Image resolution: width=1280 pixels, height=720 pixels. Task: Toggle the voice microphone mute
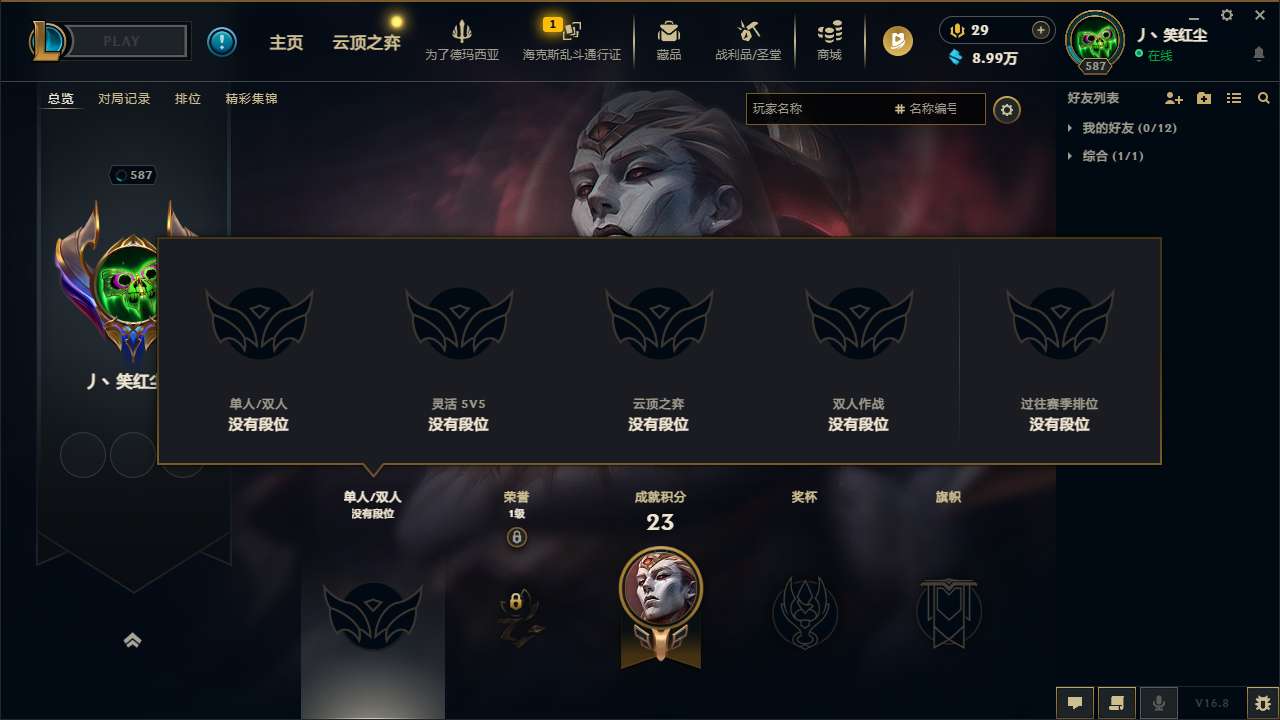pos(1160,702)
